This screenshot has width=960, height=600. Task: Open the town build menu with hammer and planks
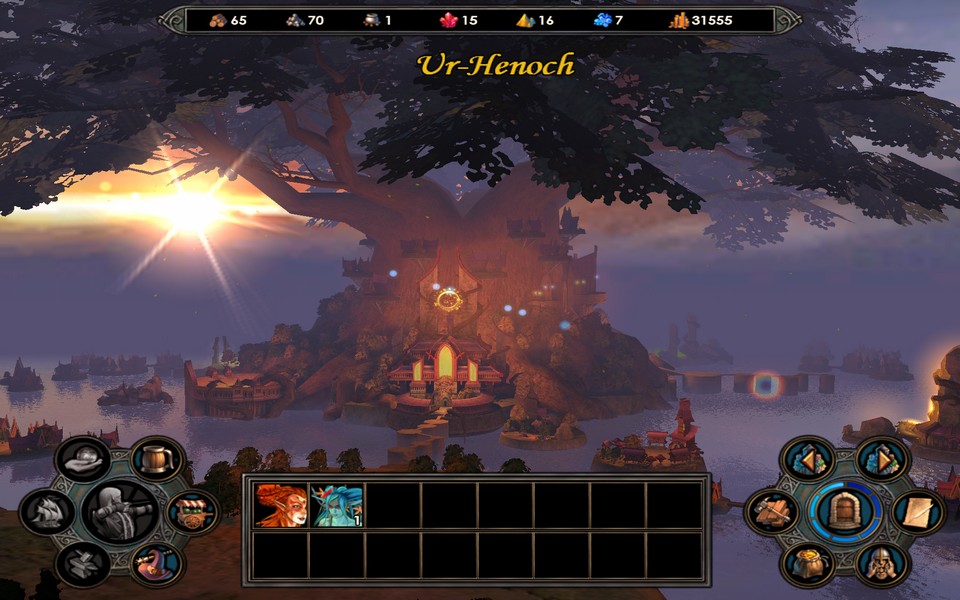click(772, 512)
